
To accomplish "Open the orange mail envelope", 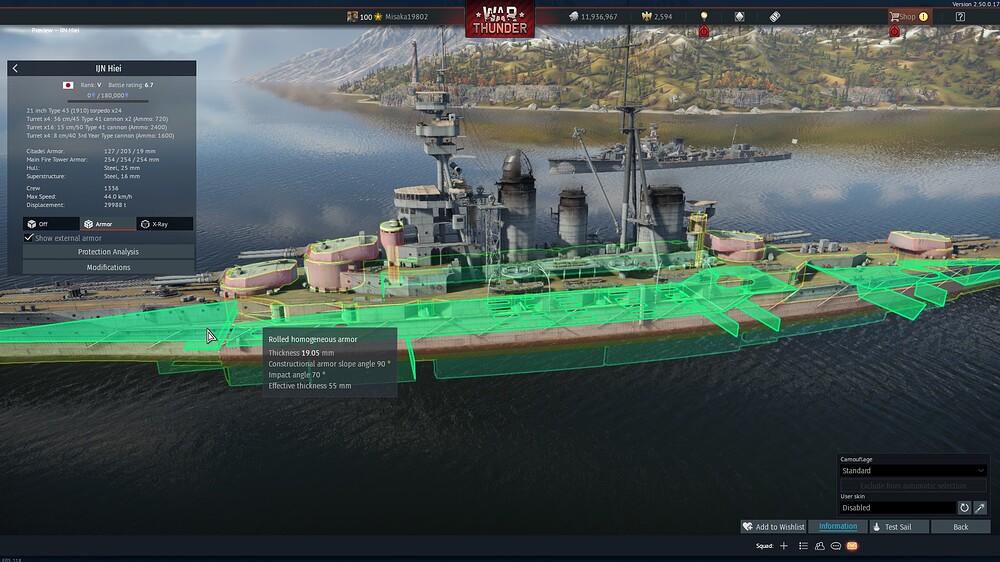I will pos(852,546).
